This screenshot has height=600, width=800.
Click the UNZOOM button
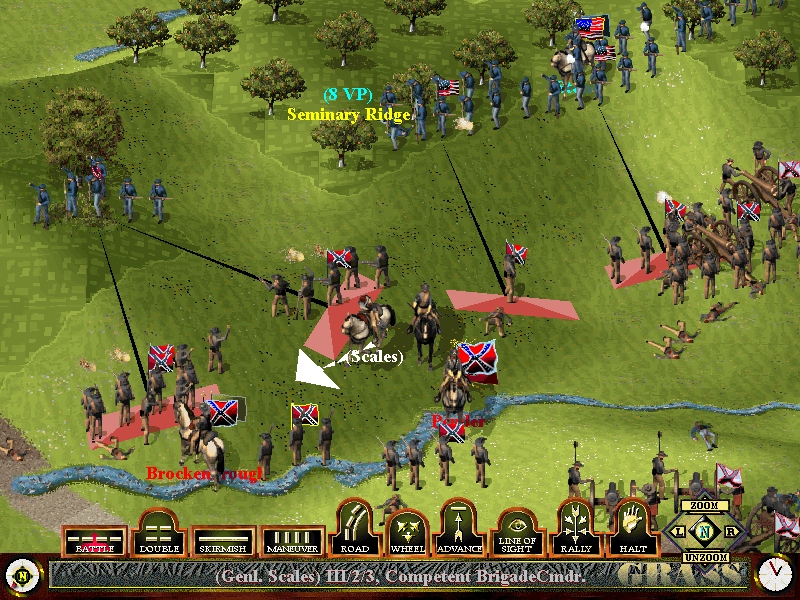(704, 556)
